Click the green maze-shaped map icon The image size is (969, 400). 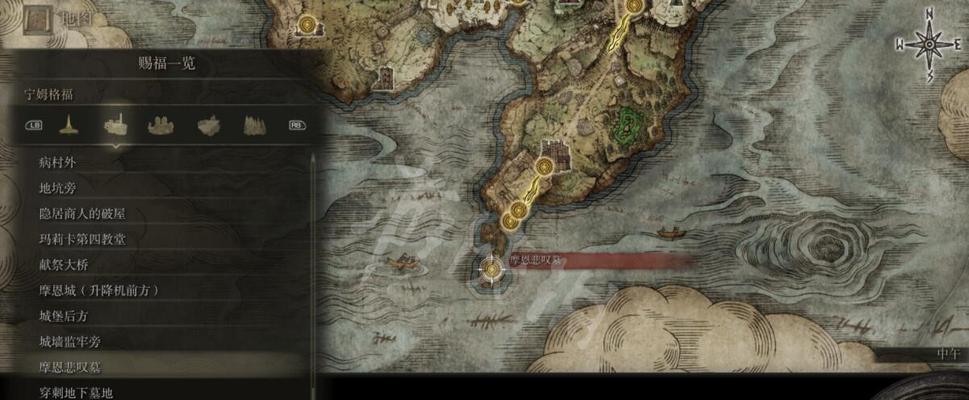(628, 125)
